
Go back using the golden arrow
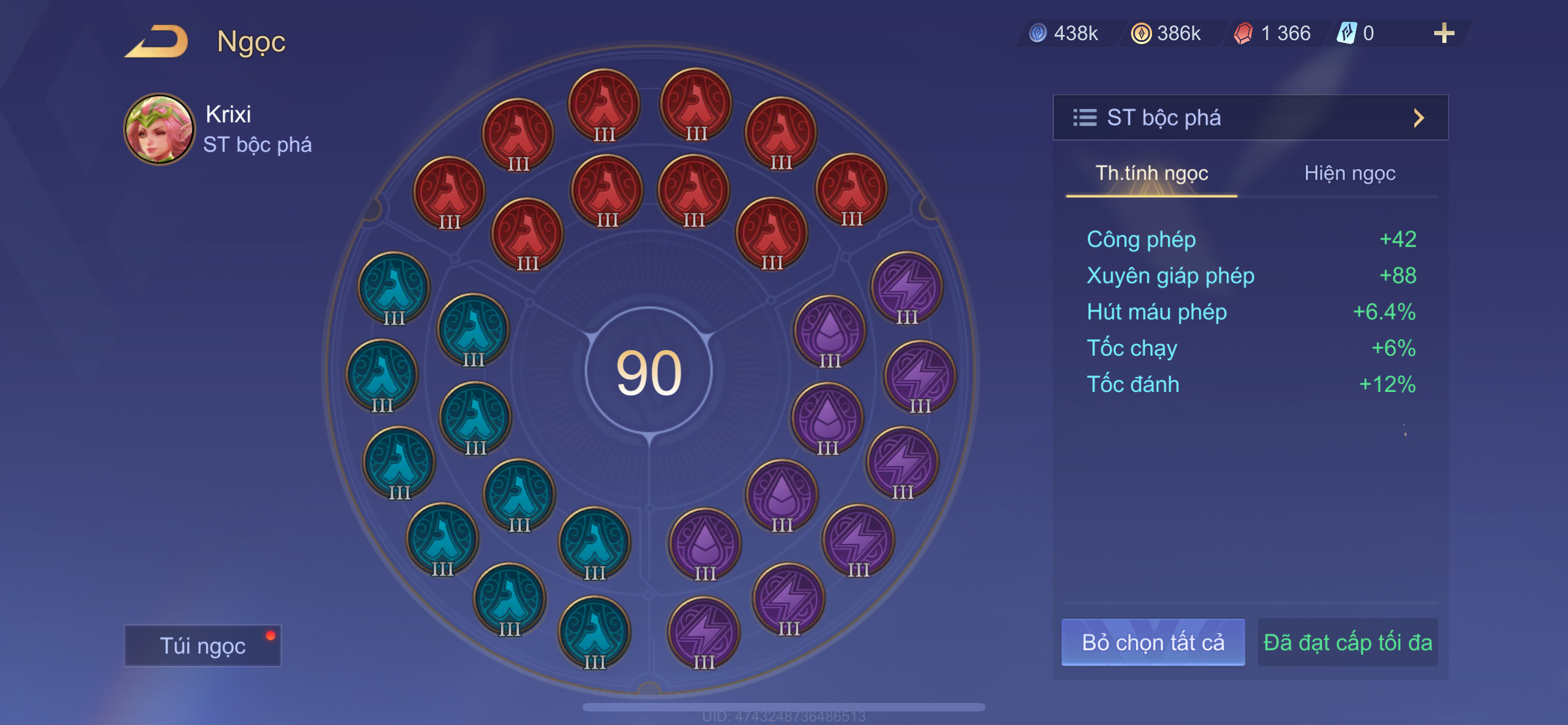(156, 41)
